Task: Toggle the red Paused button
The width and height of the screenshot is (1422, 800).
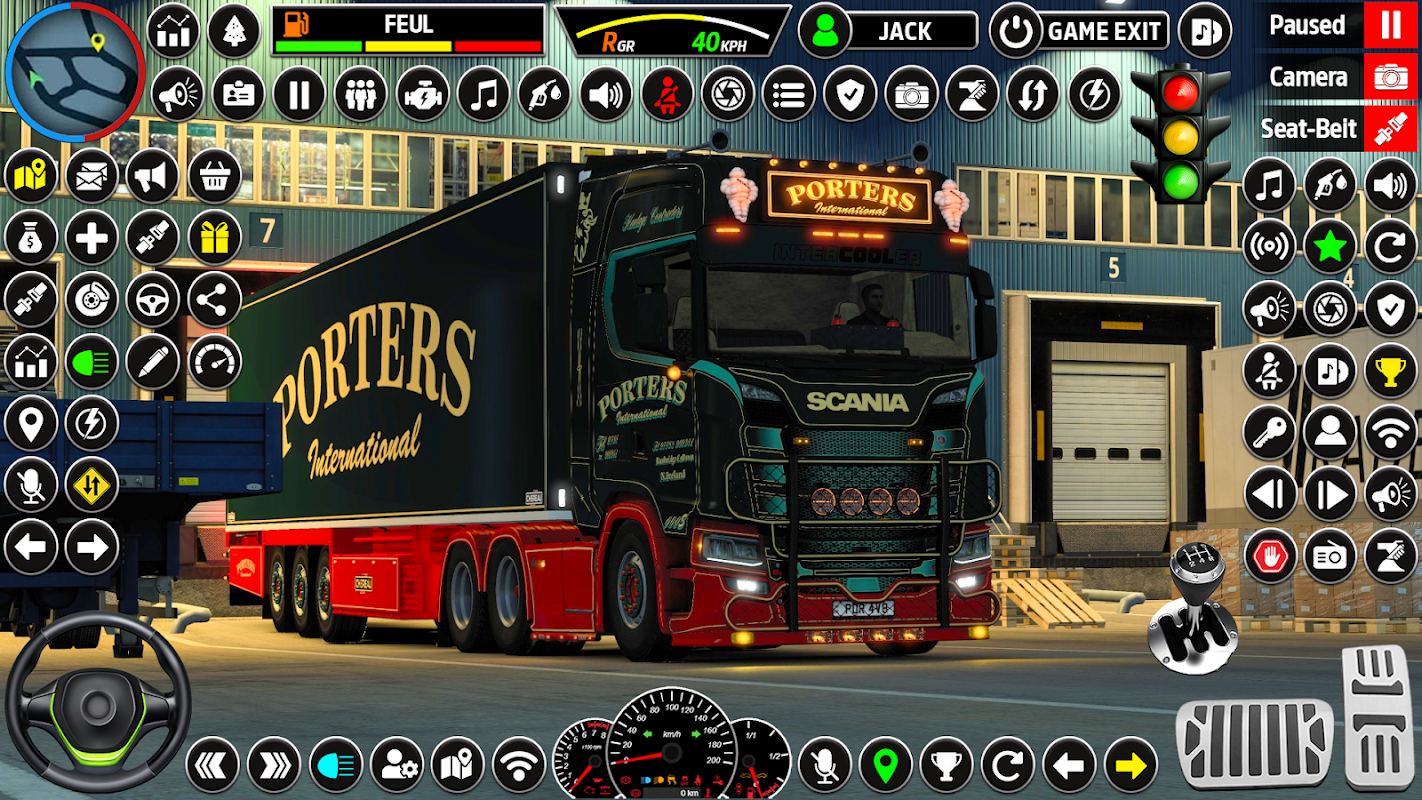Action: coord(1390,25)
